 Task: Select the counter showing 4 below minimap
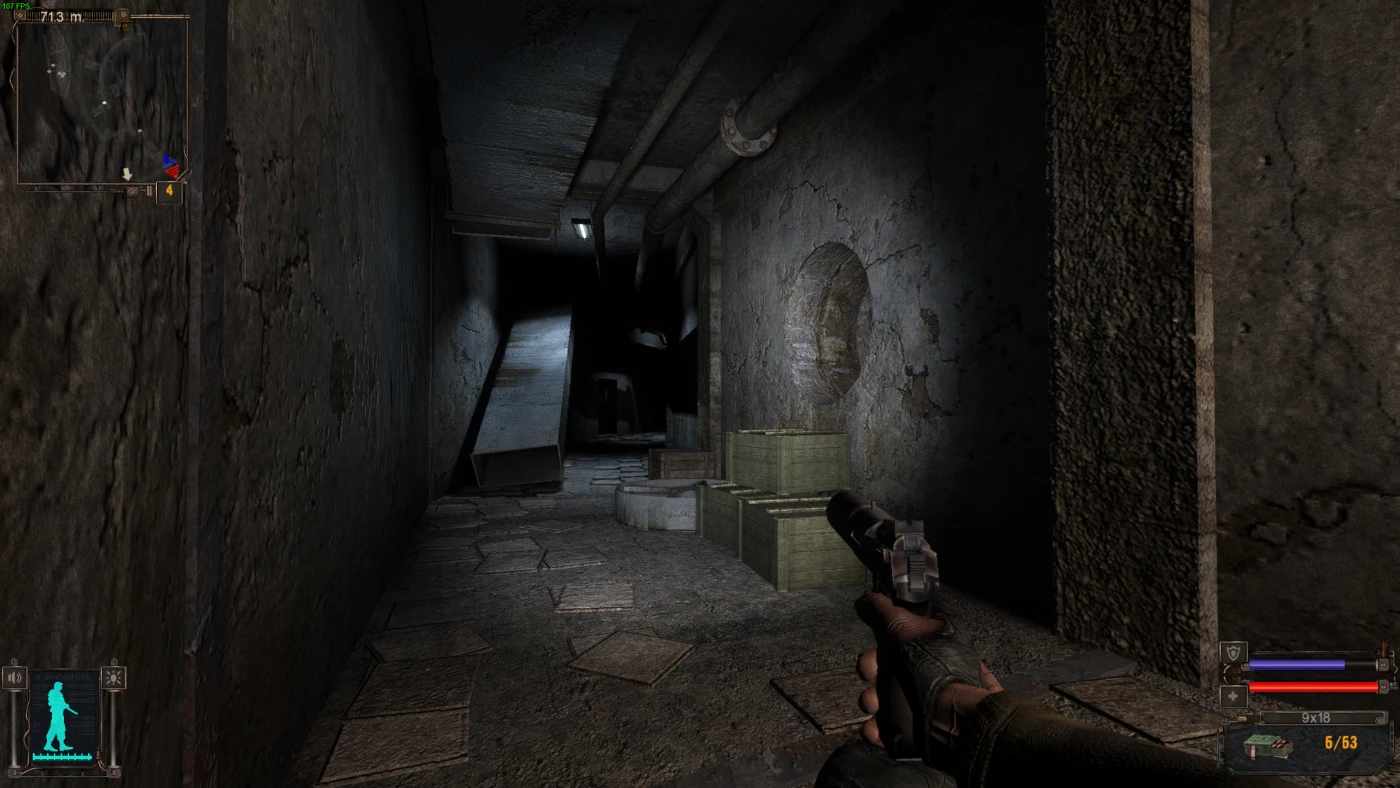(x=169, y=190)
